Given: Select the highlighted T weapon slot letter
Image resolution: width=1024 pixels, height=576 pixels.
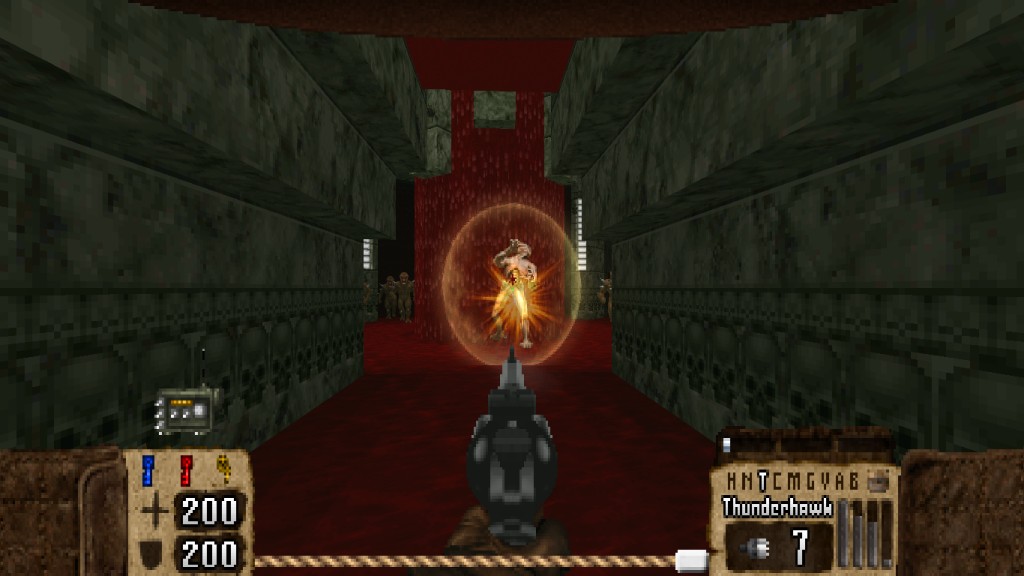Looking at the screenshot, I should [x=763, y=479].
